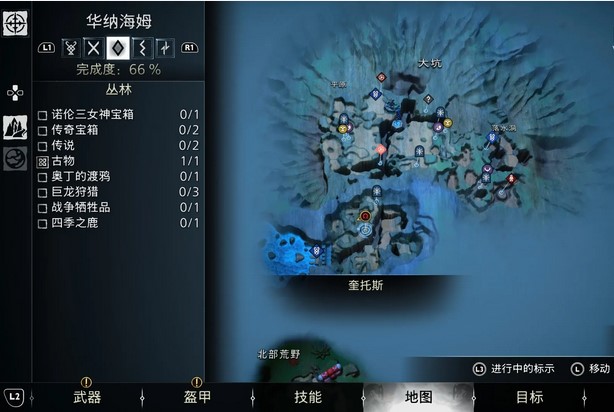The height and width of the screenshot is (412, 614).
Task: Open the 盔甲 (Armor) tab
Action: [196, 397]
